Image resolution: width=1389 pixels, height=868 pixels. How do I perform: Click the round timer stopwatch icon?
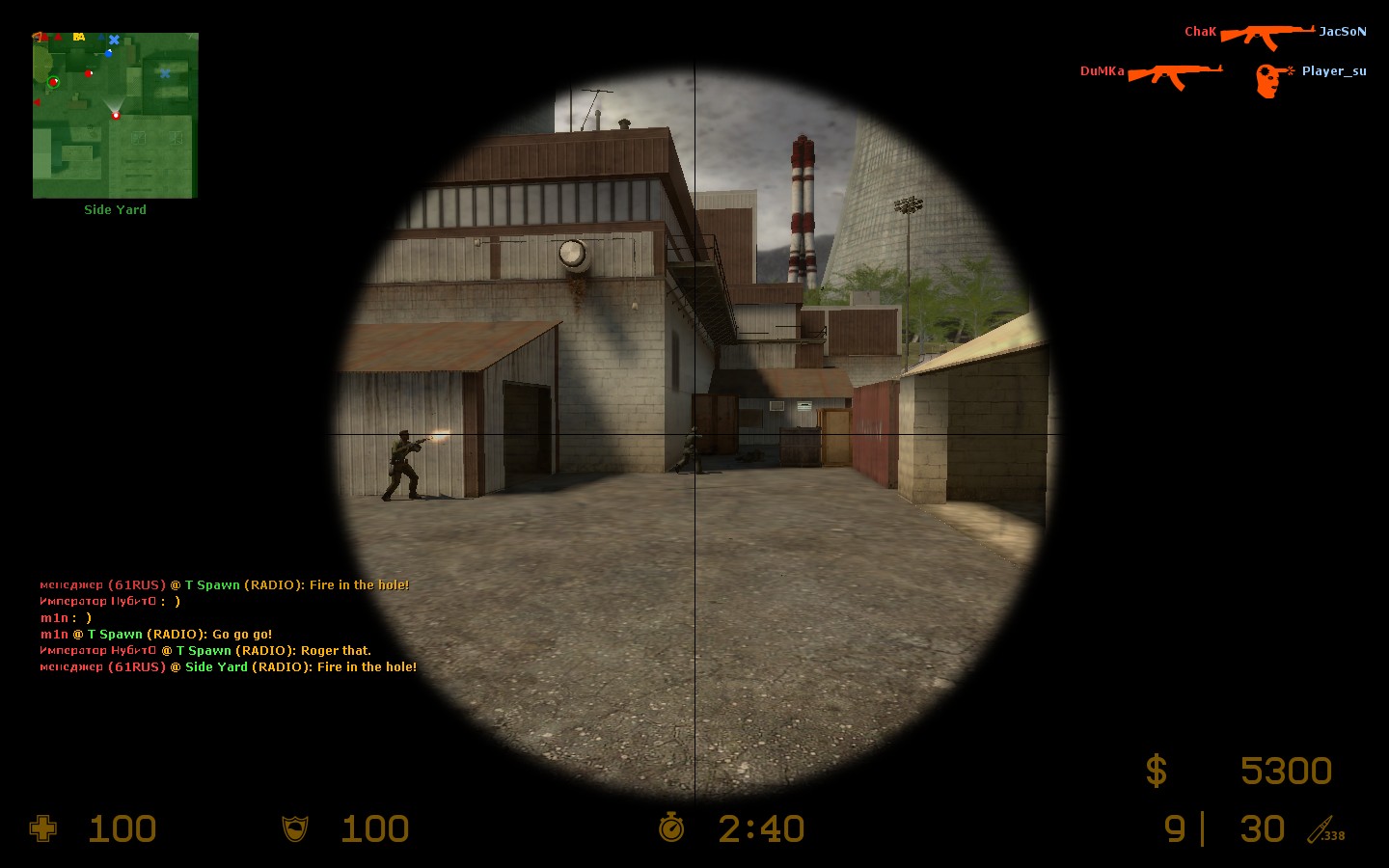(x=671, y=827)
